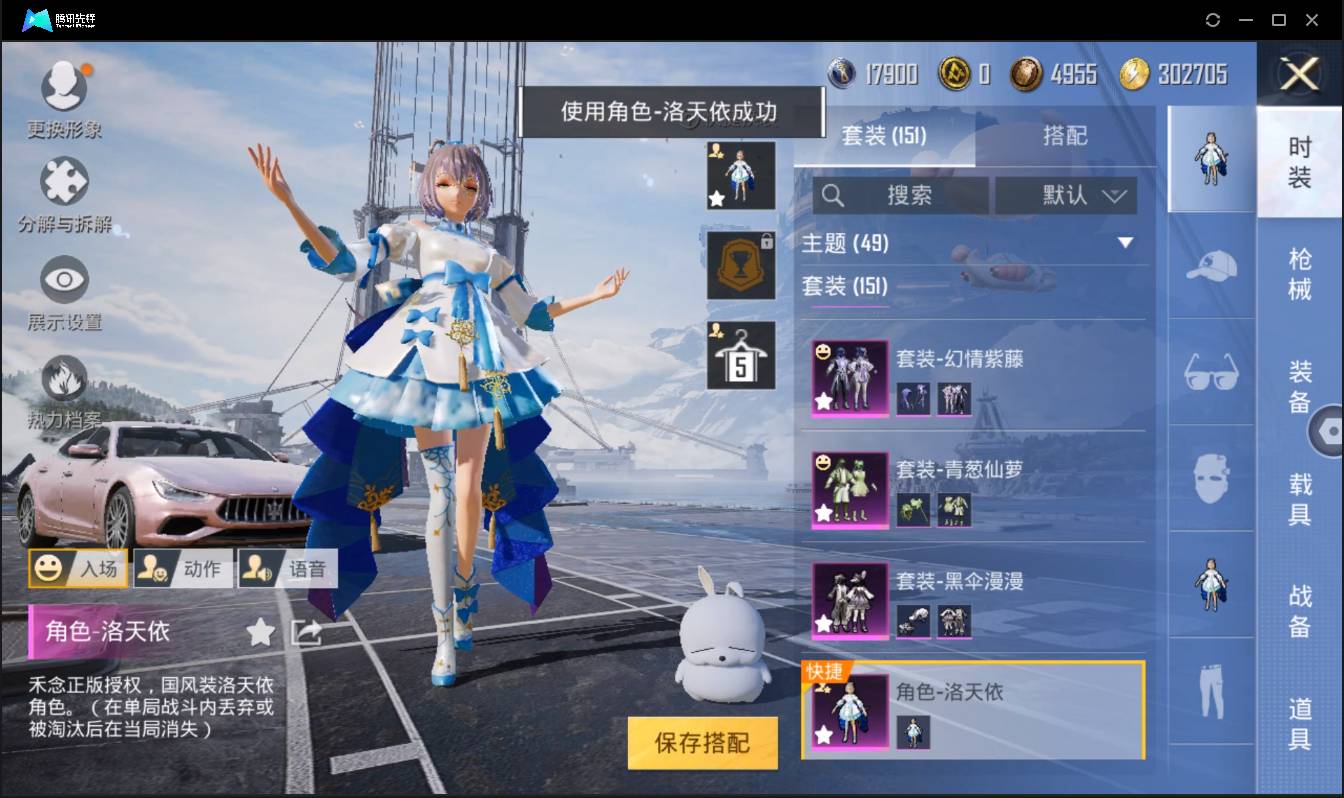Switch to the 搭配 tab
The width and height of the screenshot is (1344, 798).
click(x=1067, y=137)
